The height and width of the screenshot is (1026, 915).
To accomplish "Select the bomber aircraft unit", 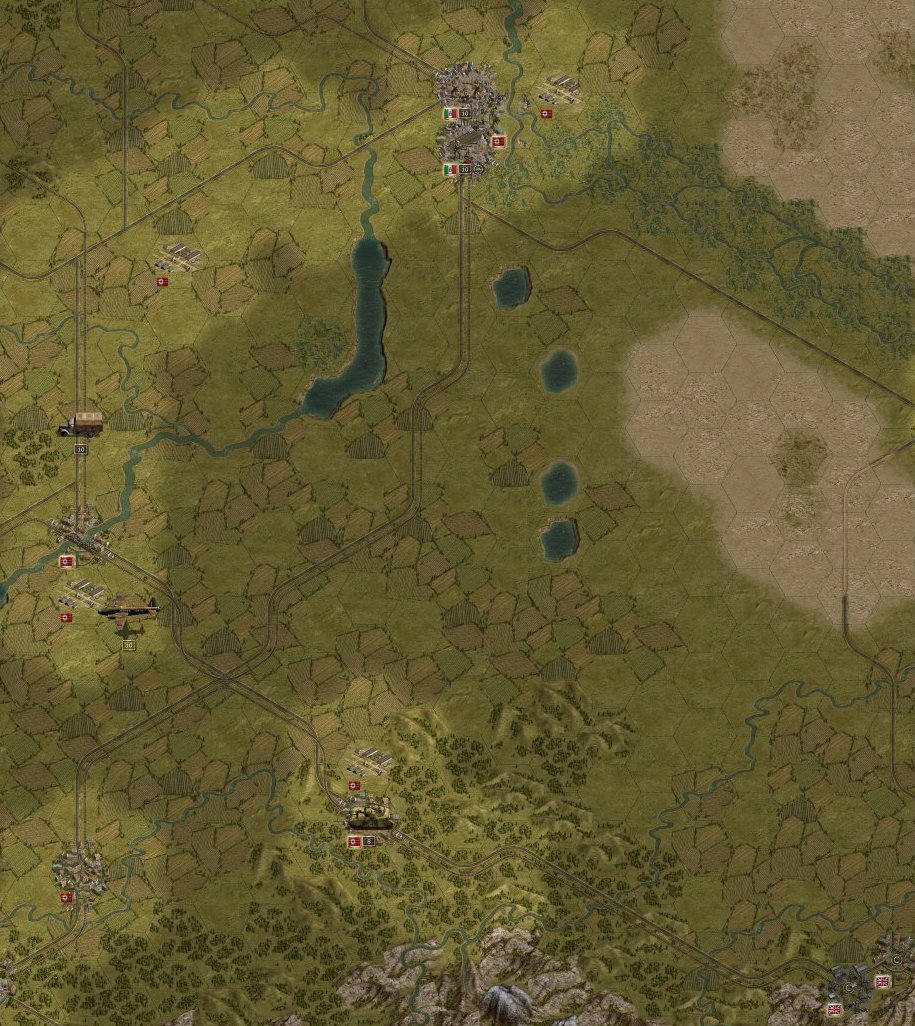I will tap(126, 613).
